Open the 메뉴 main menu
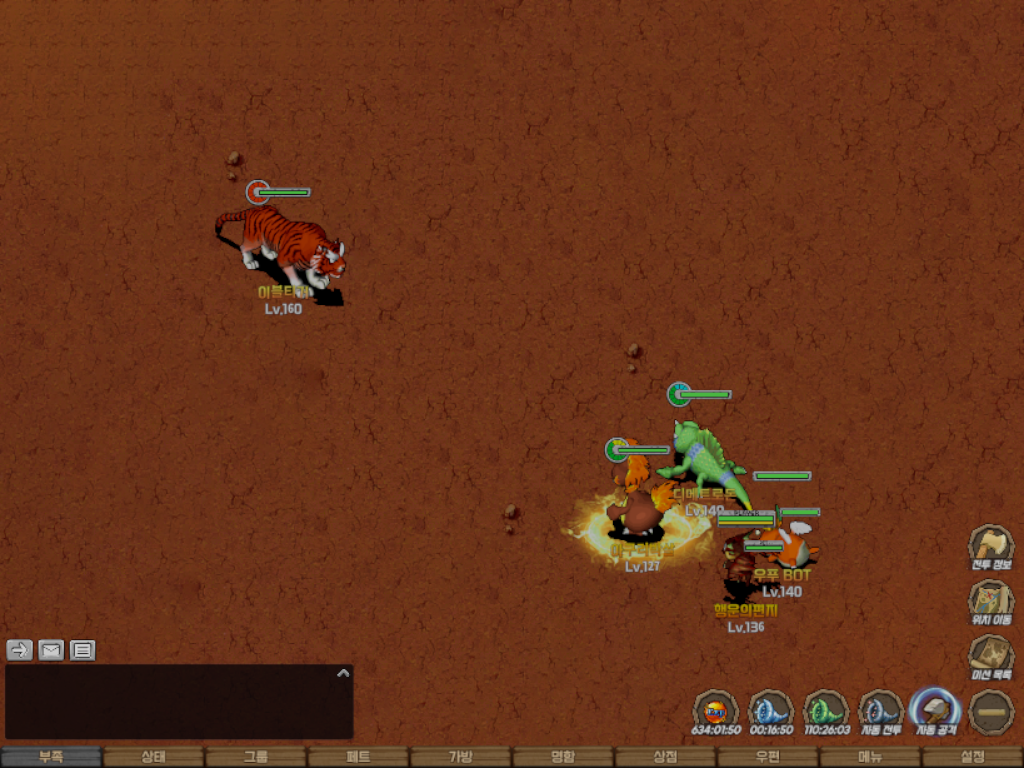This screenshot has width=1024, height=768. coord(869,757)
